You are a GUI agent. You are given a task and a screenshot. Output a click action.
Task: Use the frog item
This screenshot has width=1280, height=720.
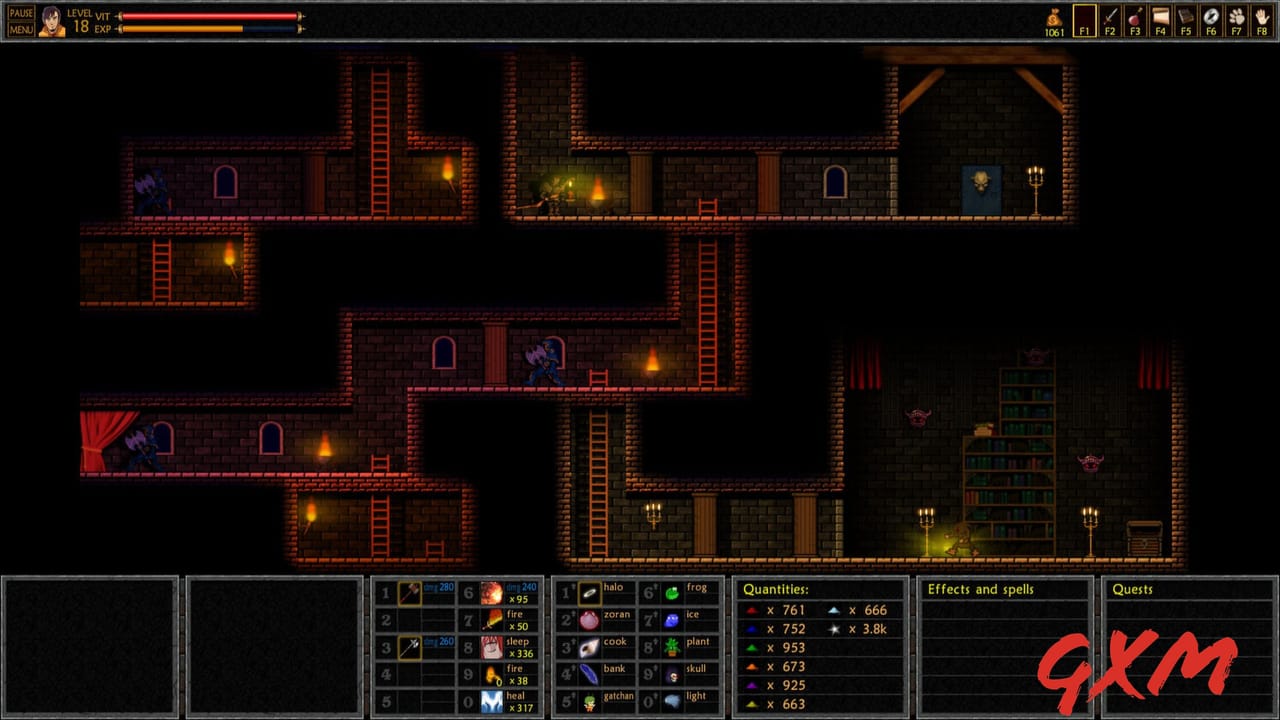(672, 593)
